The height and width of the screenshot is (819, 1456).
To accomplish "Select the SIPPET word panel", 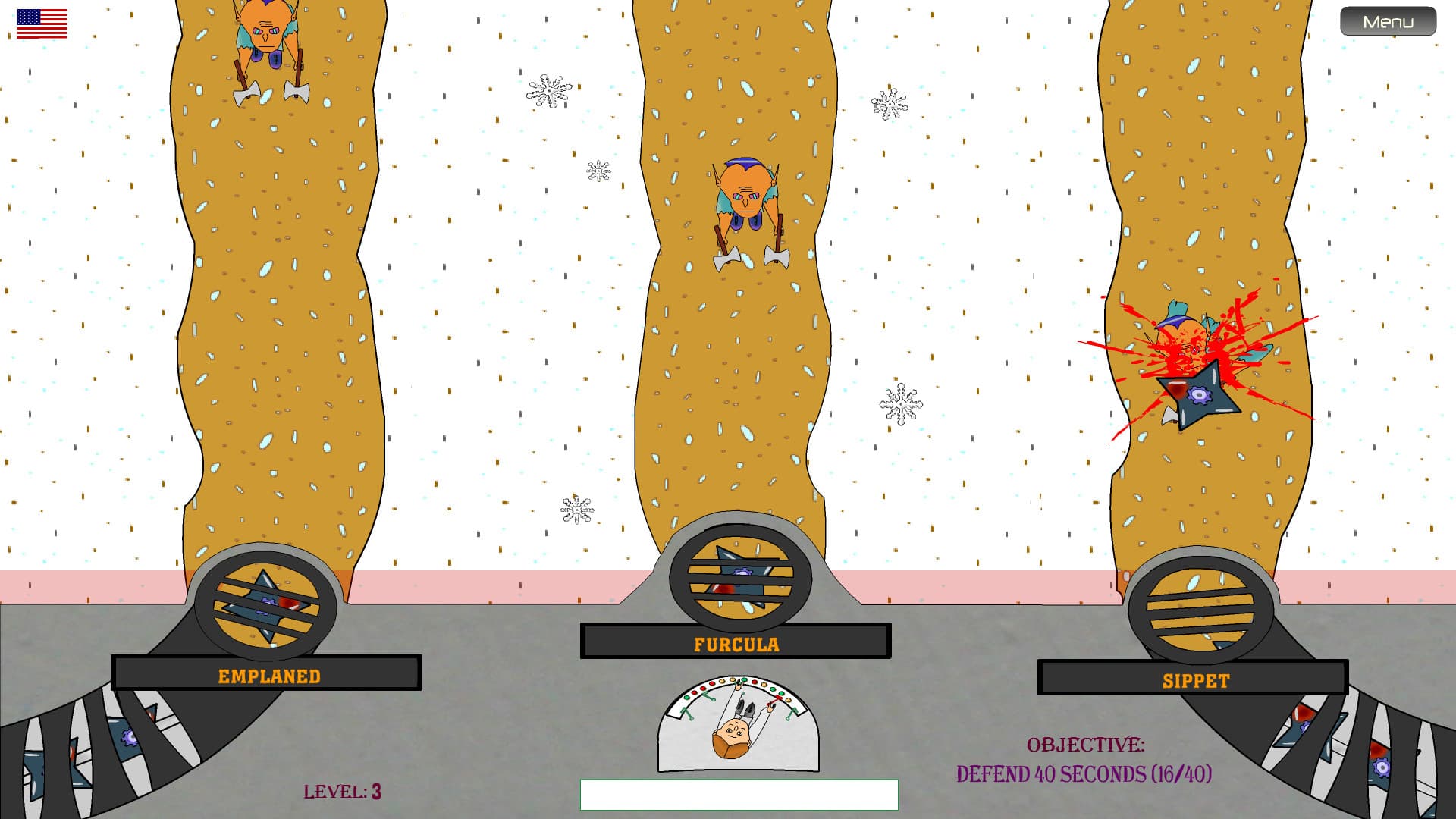I will pyautogui.click(x=1193, y=678).
